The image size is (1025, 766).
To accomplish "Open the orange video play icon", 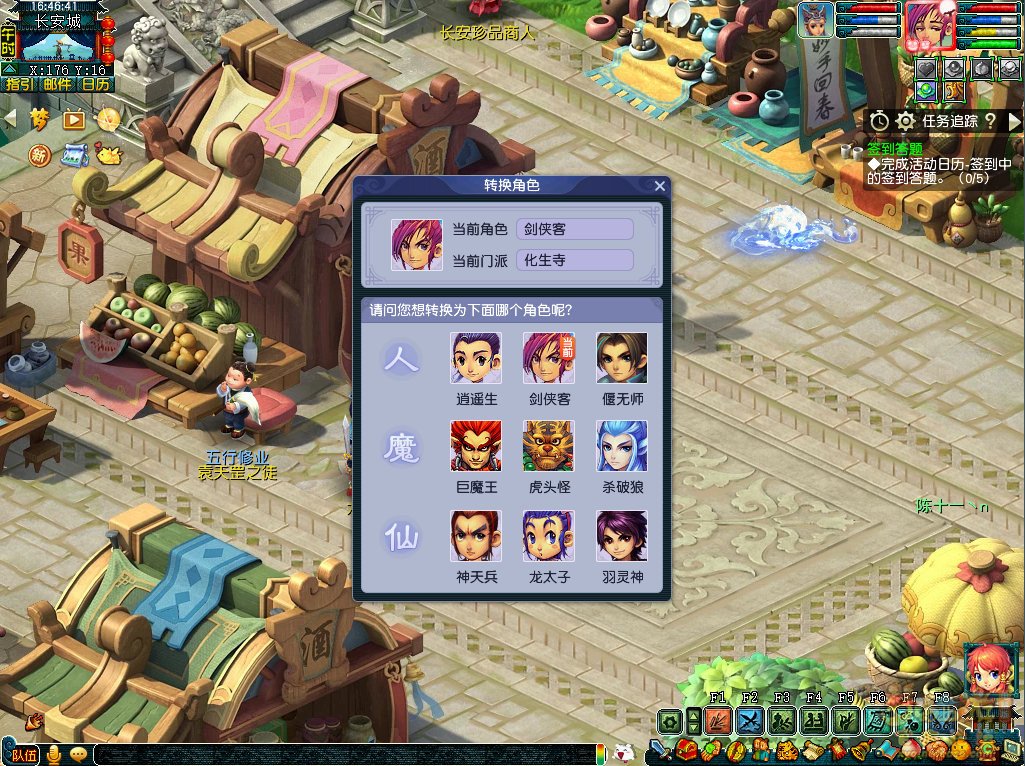I will click(74, 119).
